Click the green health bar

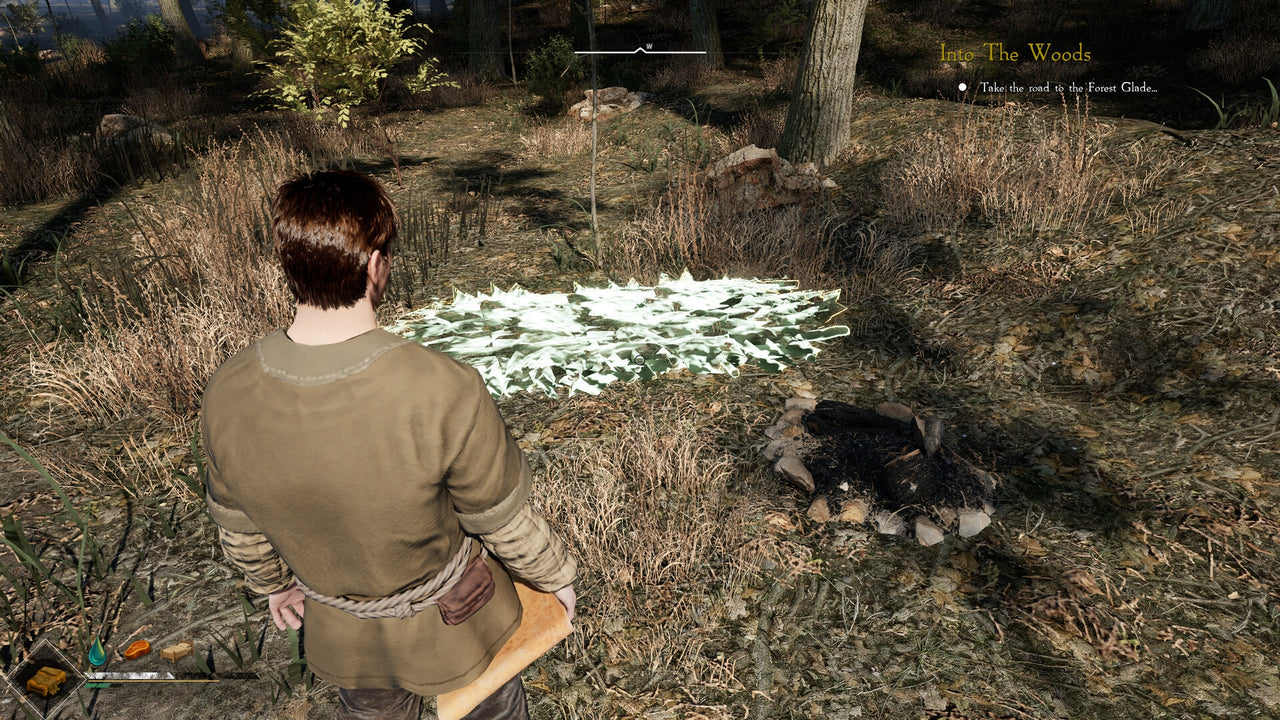[x=96, y=685]
